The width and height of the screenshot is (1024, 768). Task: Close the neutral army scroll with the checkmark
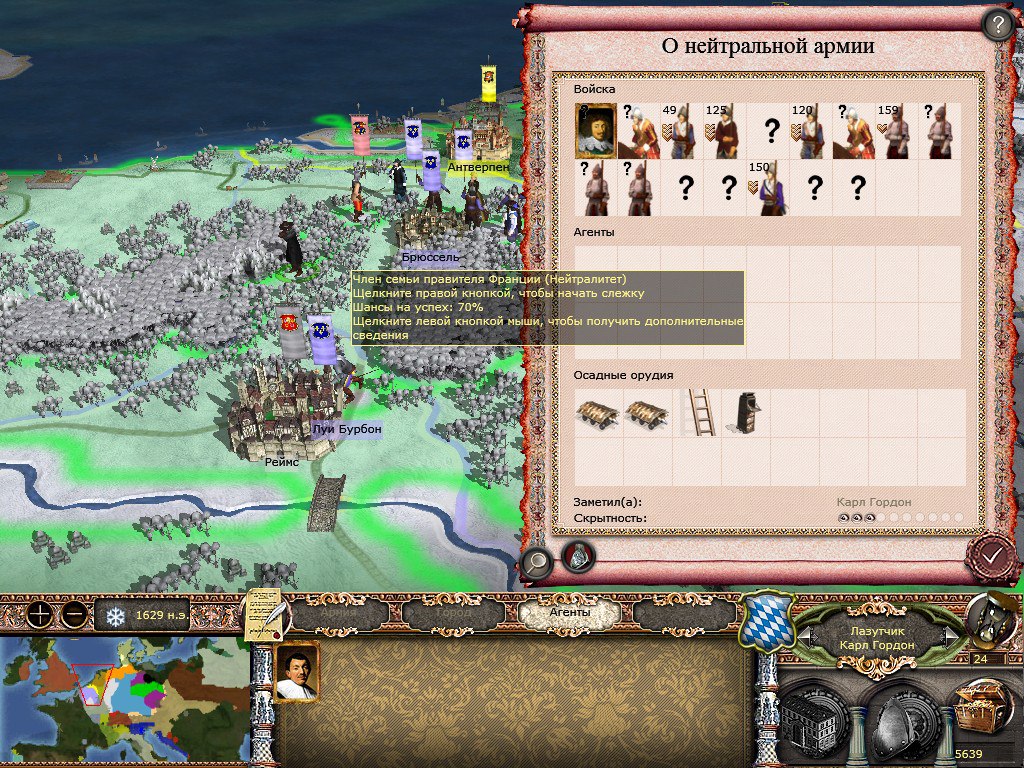tap(992, 554)
